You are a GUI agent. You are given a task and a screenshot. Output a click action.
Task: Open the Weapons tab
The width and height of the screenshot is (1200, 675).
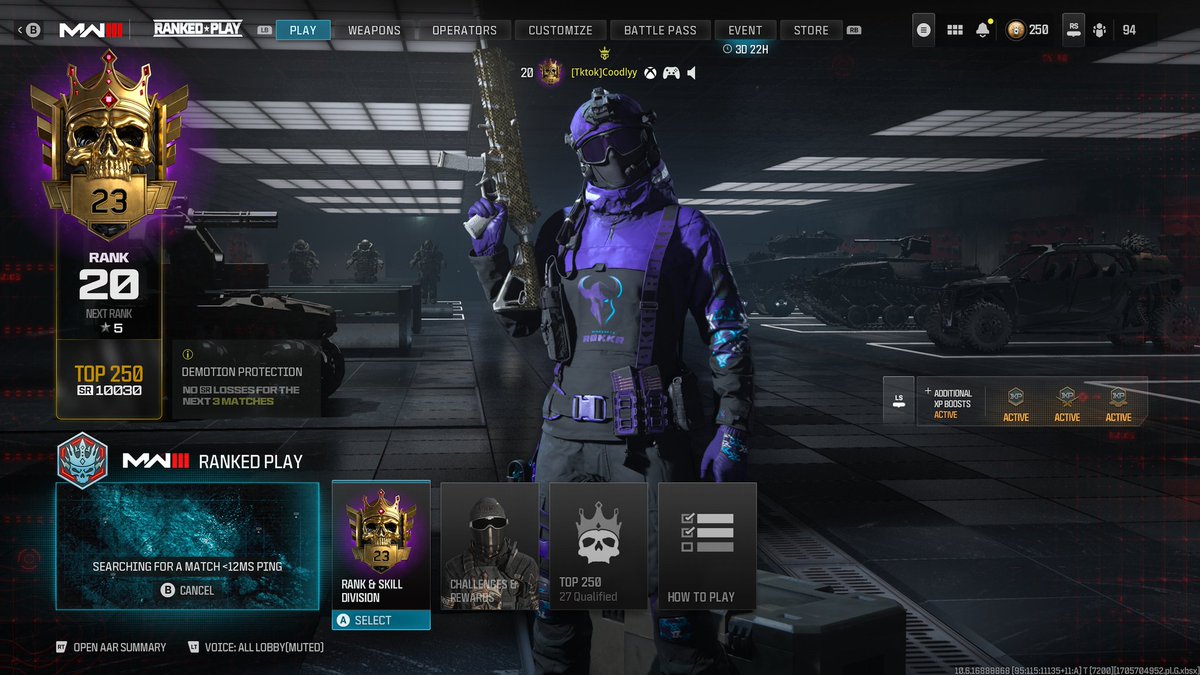[374, 30]
